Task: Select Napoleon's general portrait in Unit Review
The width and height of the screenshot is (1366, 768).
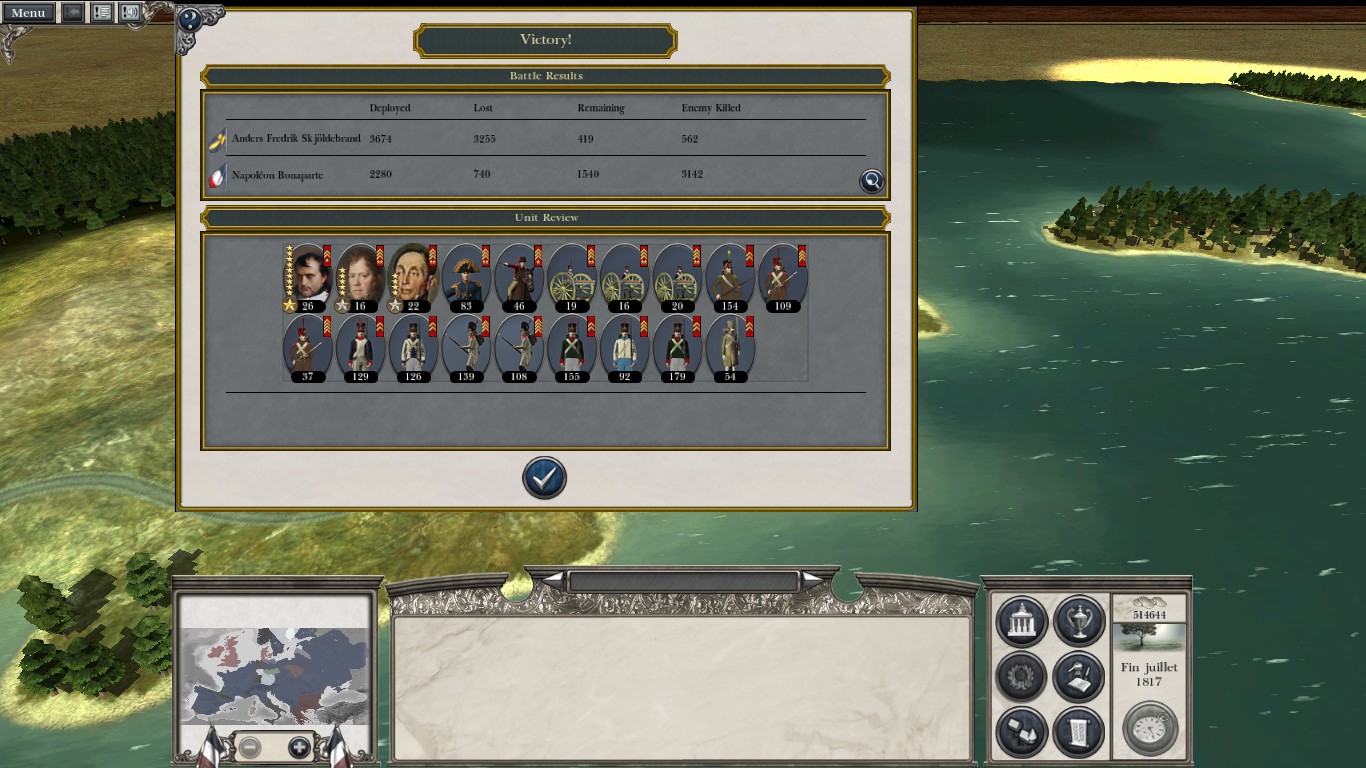Action: 307,276
